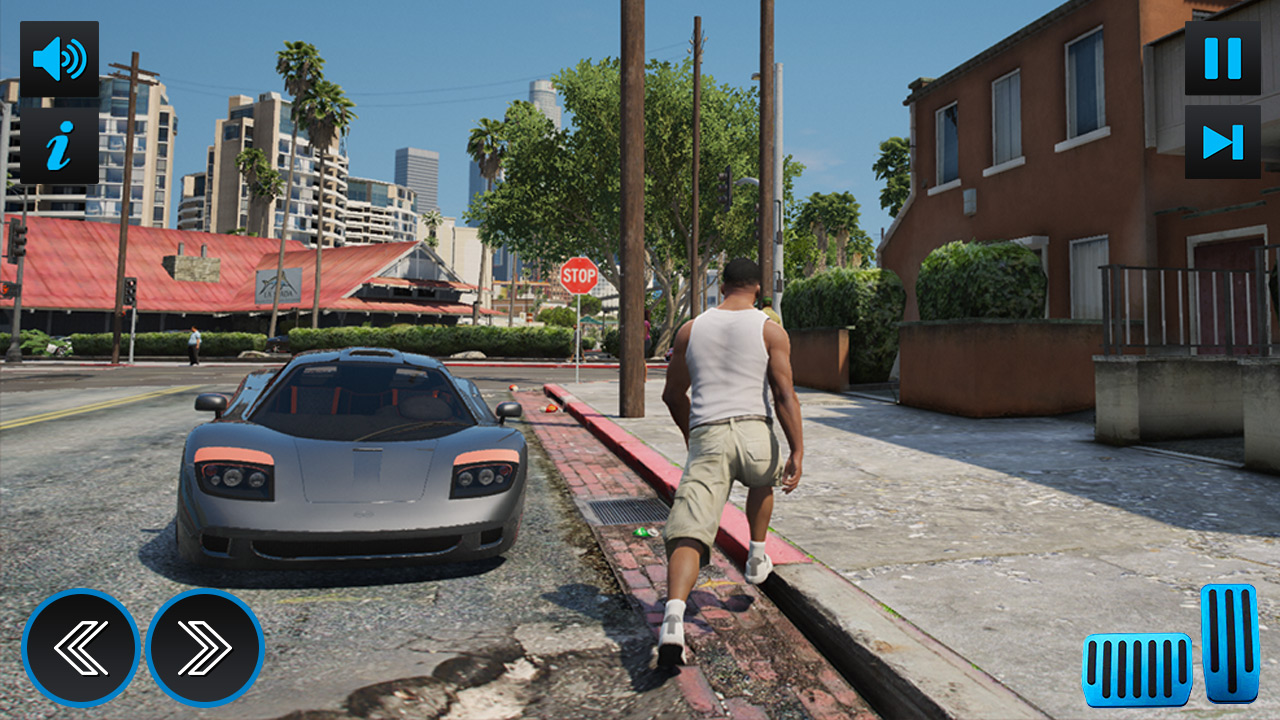
Task: Steer left with the double-arrow button
Action: [x=80, y=648]
